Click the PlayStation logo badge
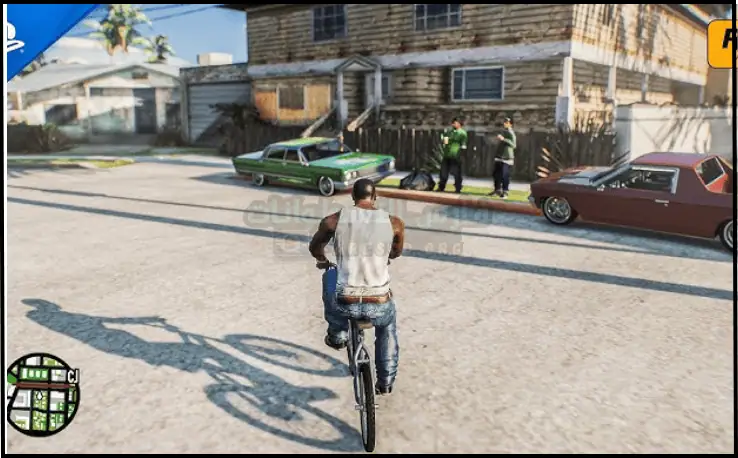738x458 pixels. click(x=22, y=30)
